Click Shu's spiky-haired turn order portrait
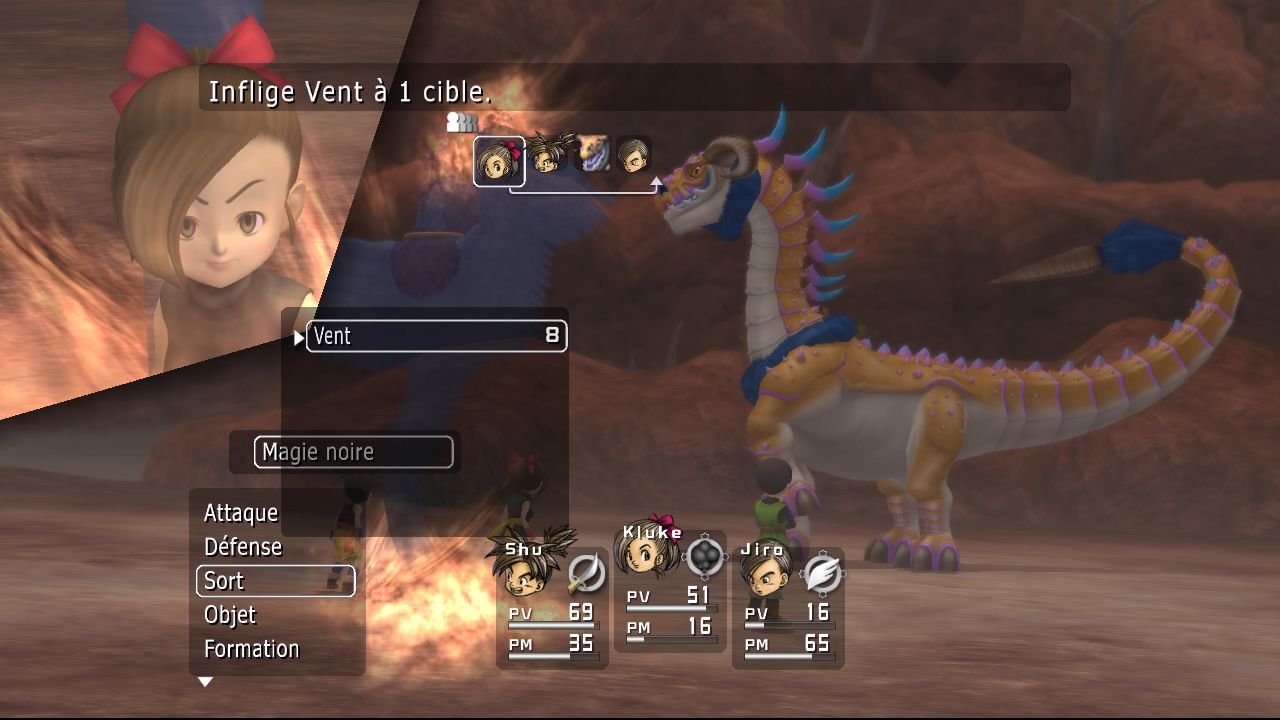The height and width of the screenshot is (720, 1280). [x=548, y=154]
